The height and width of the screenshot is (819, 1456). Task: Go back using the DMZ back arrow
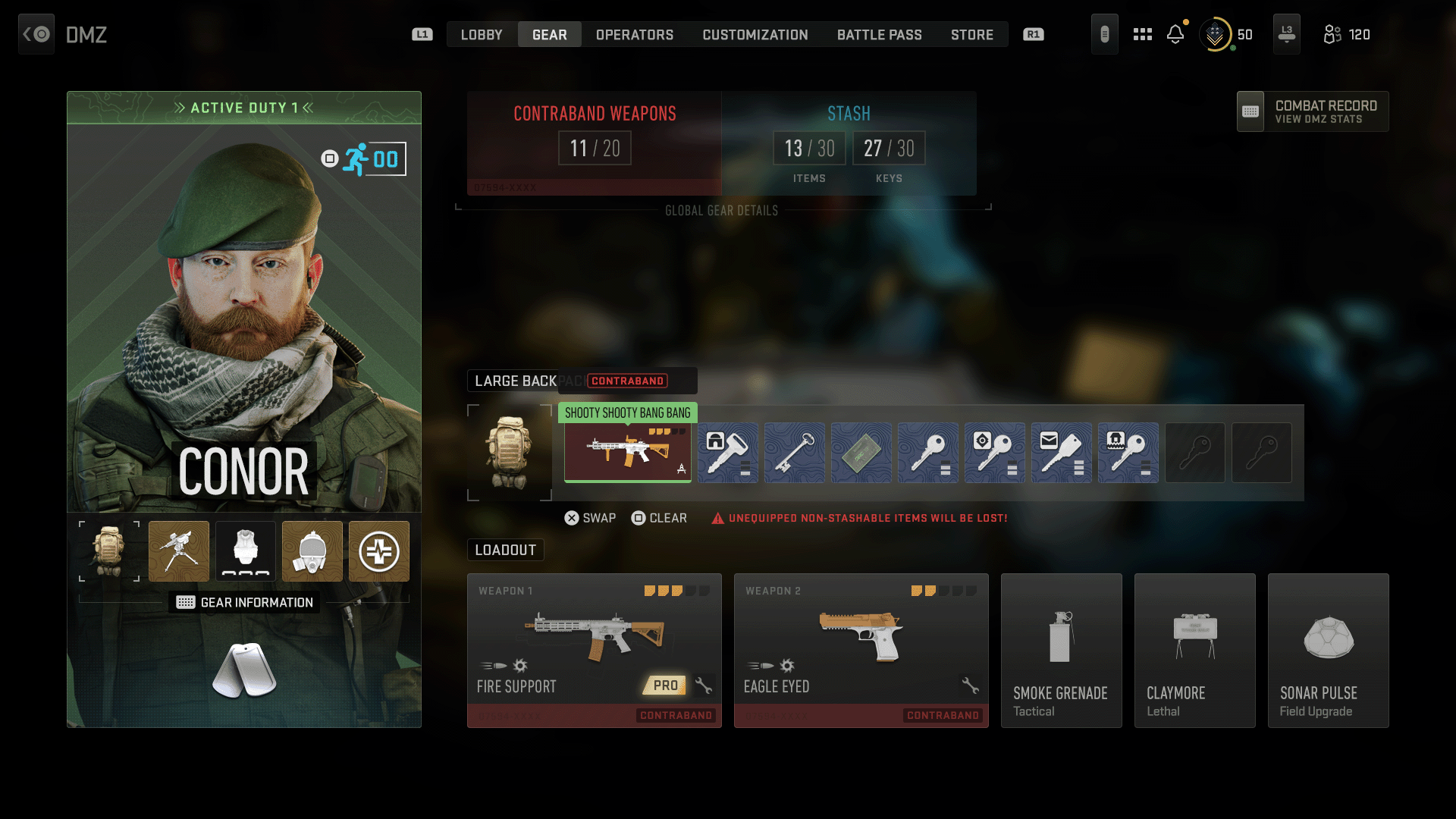(36, 34)
